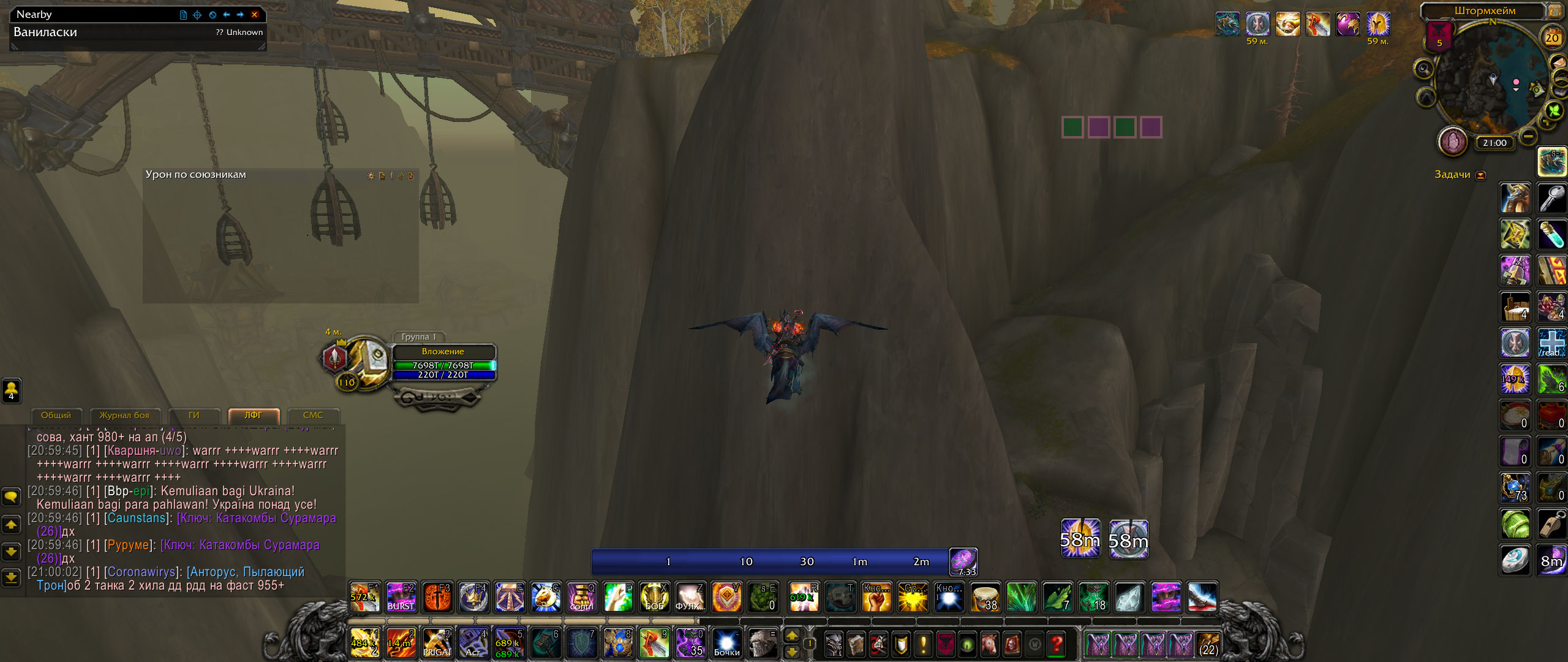
Task: Zoom out the minimap with minus button
Action: pos(1529,135)
